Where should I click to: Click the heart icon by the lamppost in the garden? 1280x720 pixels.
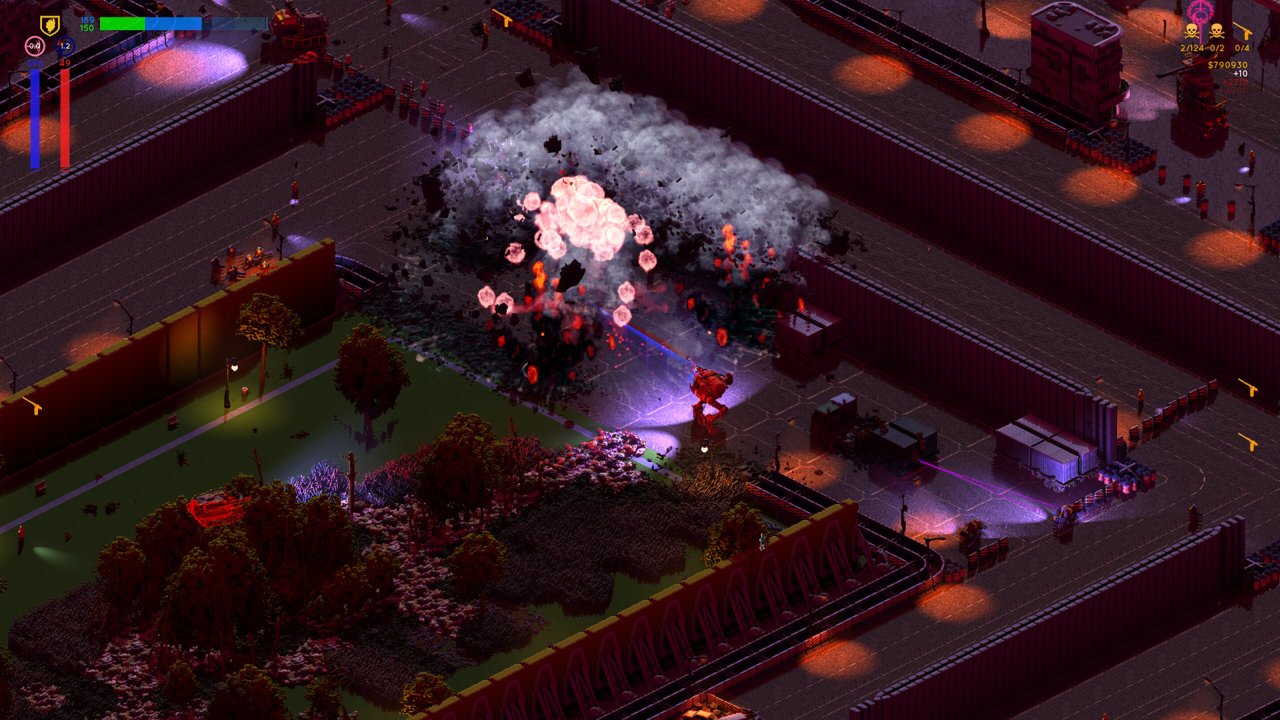pos(235,368)
